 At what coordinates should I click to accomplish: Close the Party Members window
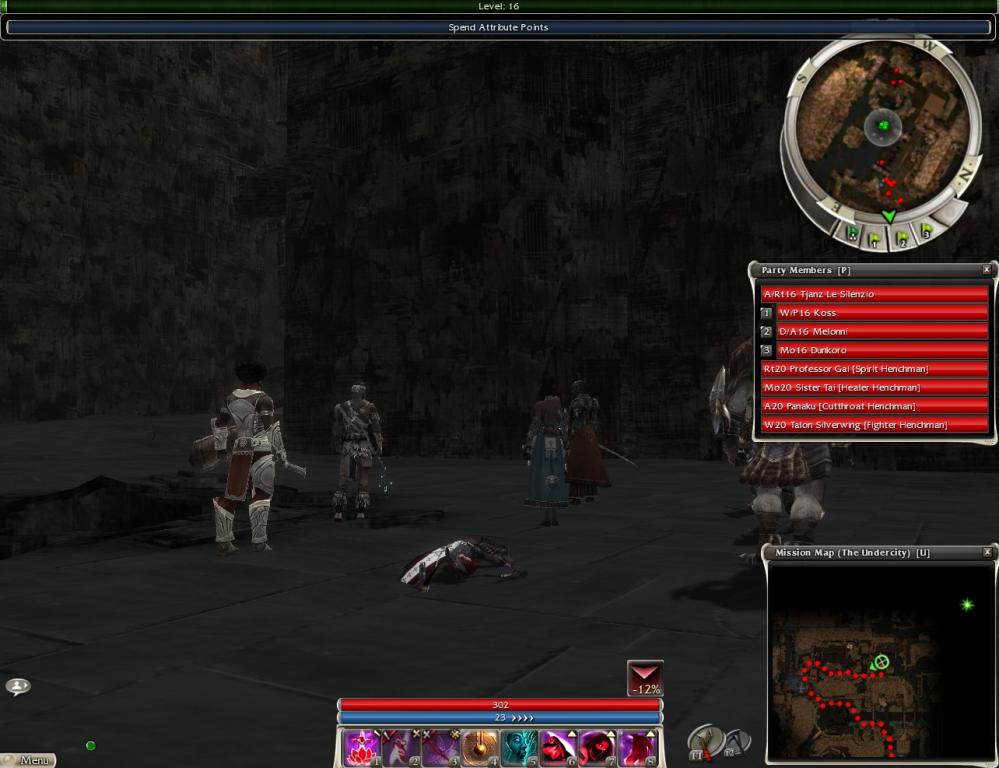[x=986, y=270]
